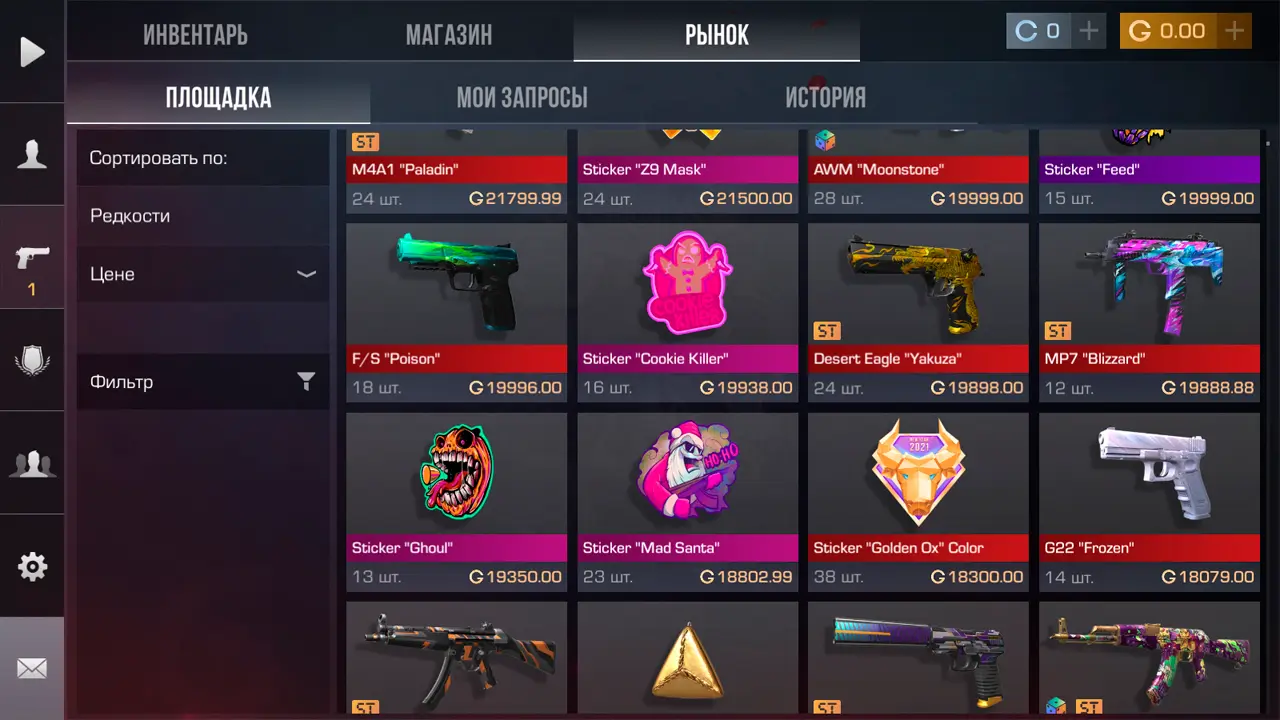Viewport: 1280px width, 720px height.
Task: Add silver coins with the plus button
Action: 1088,31
